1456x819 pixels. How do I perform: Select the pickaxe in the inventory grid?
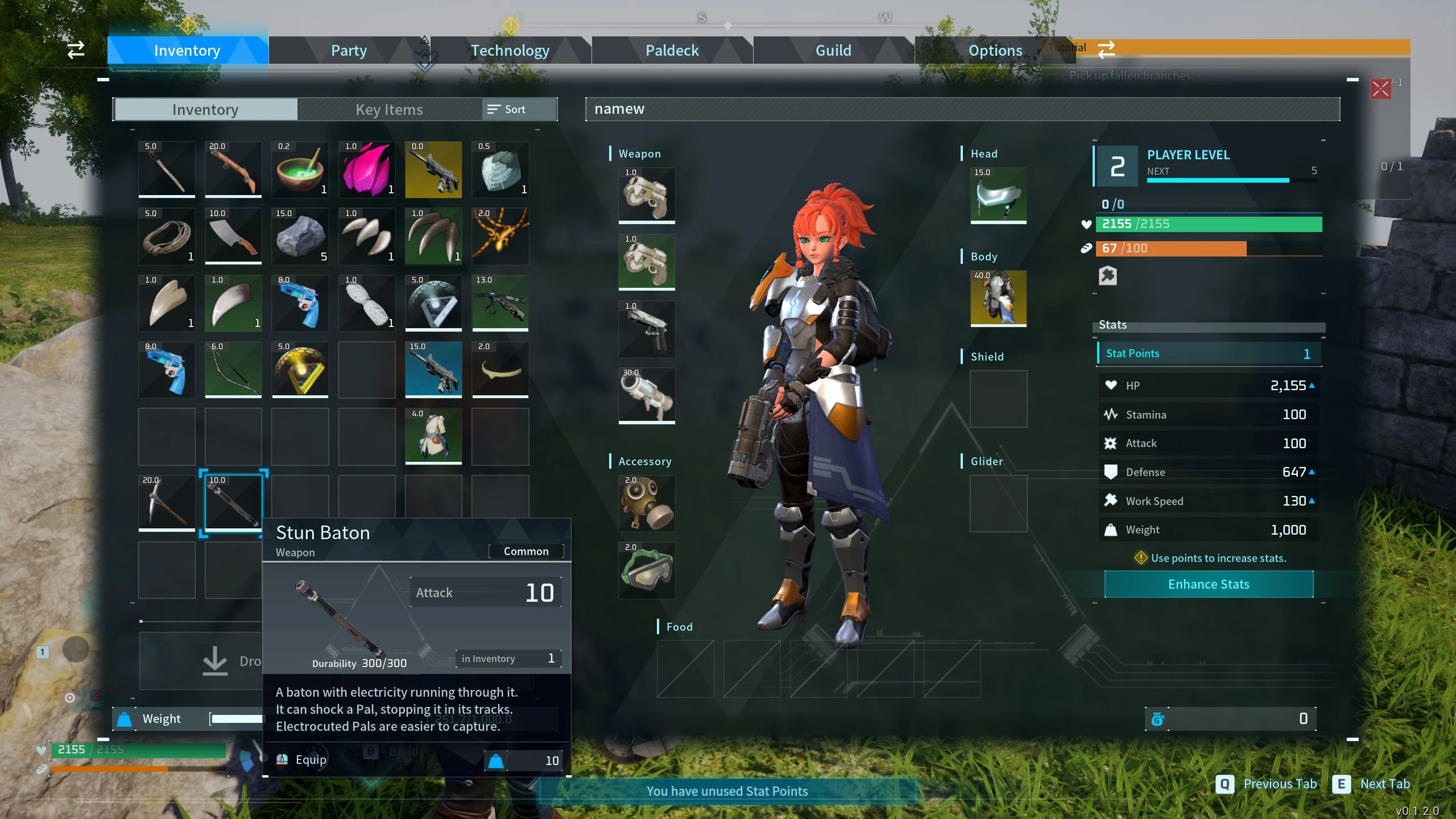coord(166,503)
